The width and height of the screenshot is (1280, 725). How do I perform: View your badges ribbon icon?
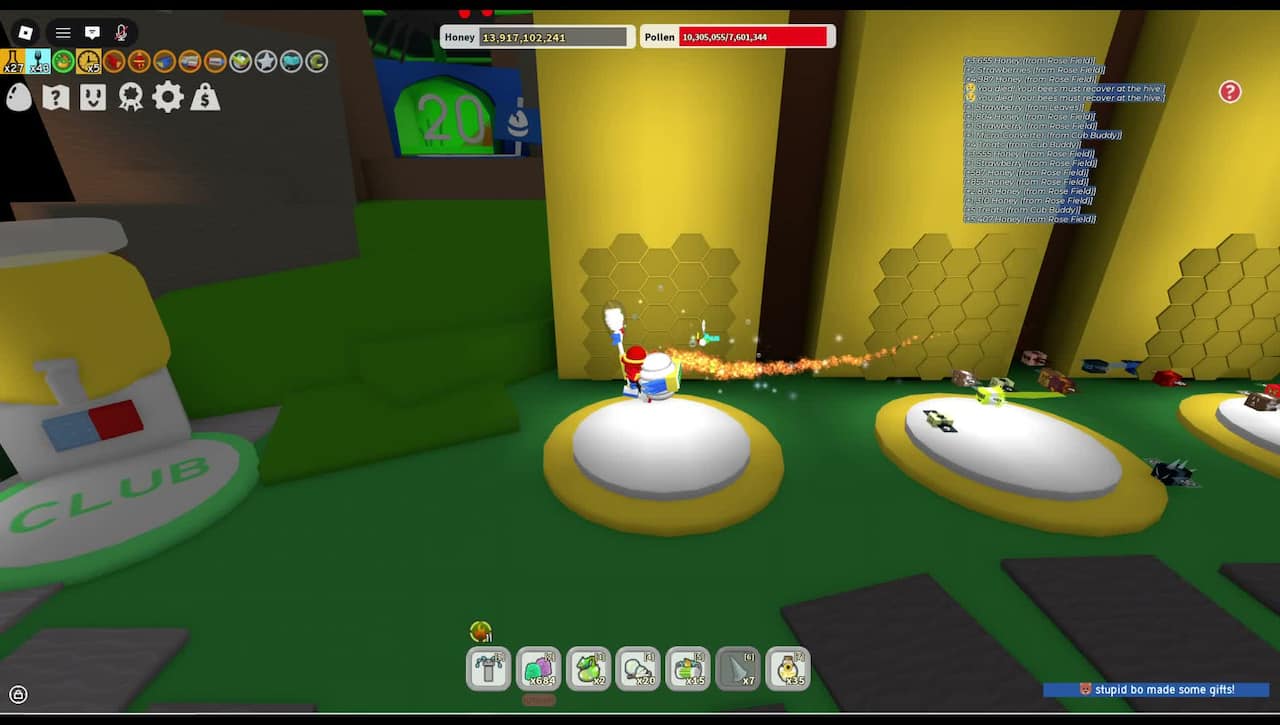[131, 97]
